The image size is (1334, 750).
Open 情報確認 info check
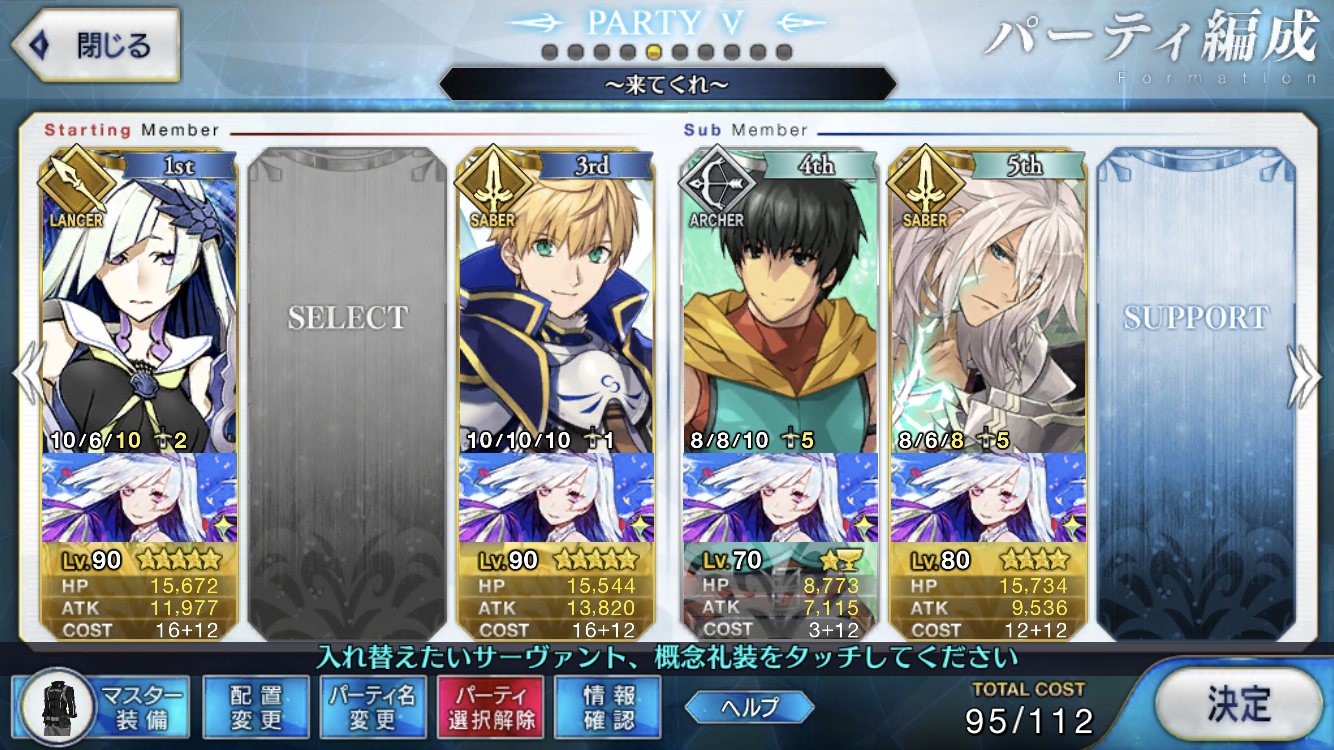tap(608, 706)
